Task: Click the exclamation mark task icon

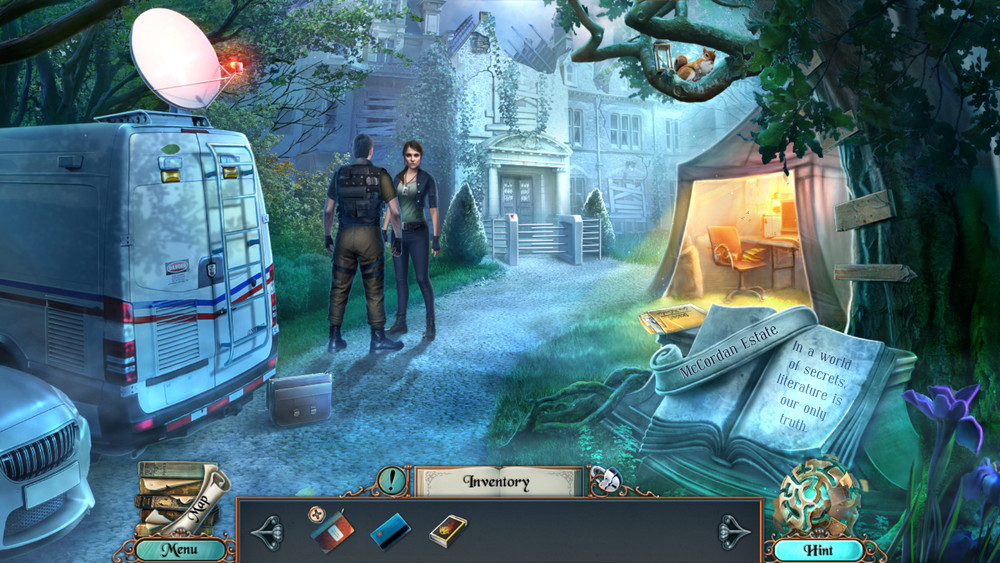Action: pos(392,480)
